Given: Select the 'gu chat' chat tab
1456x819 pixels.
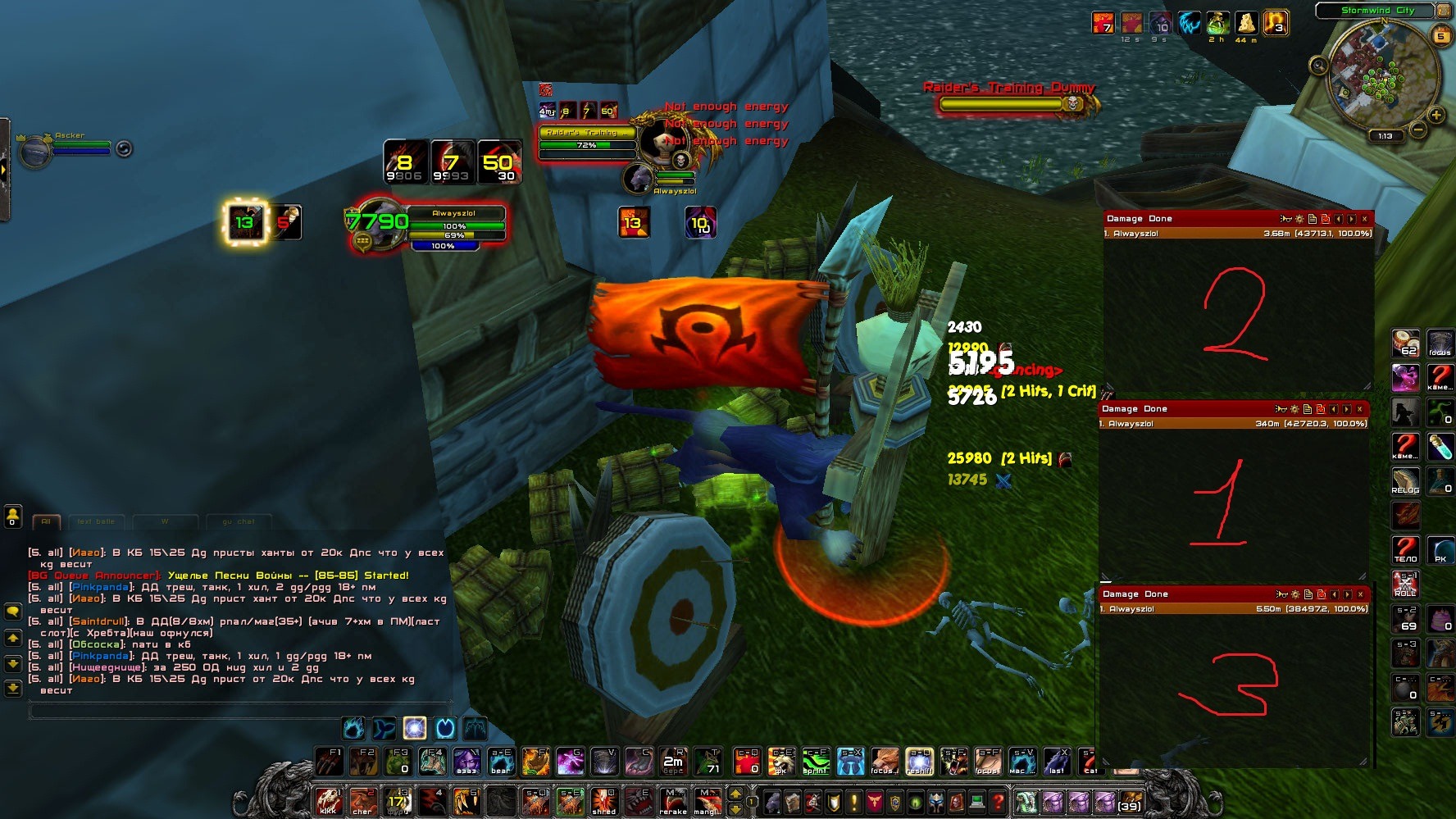Looking at the screenshot, I should (x=239, y=521).
